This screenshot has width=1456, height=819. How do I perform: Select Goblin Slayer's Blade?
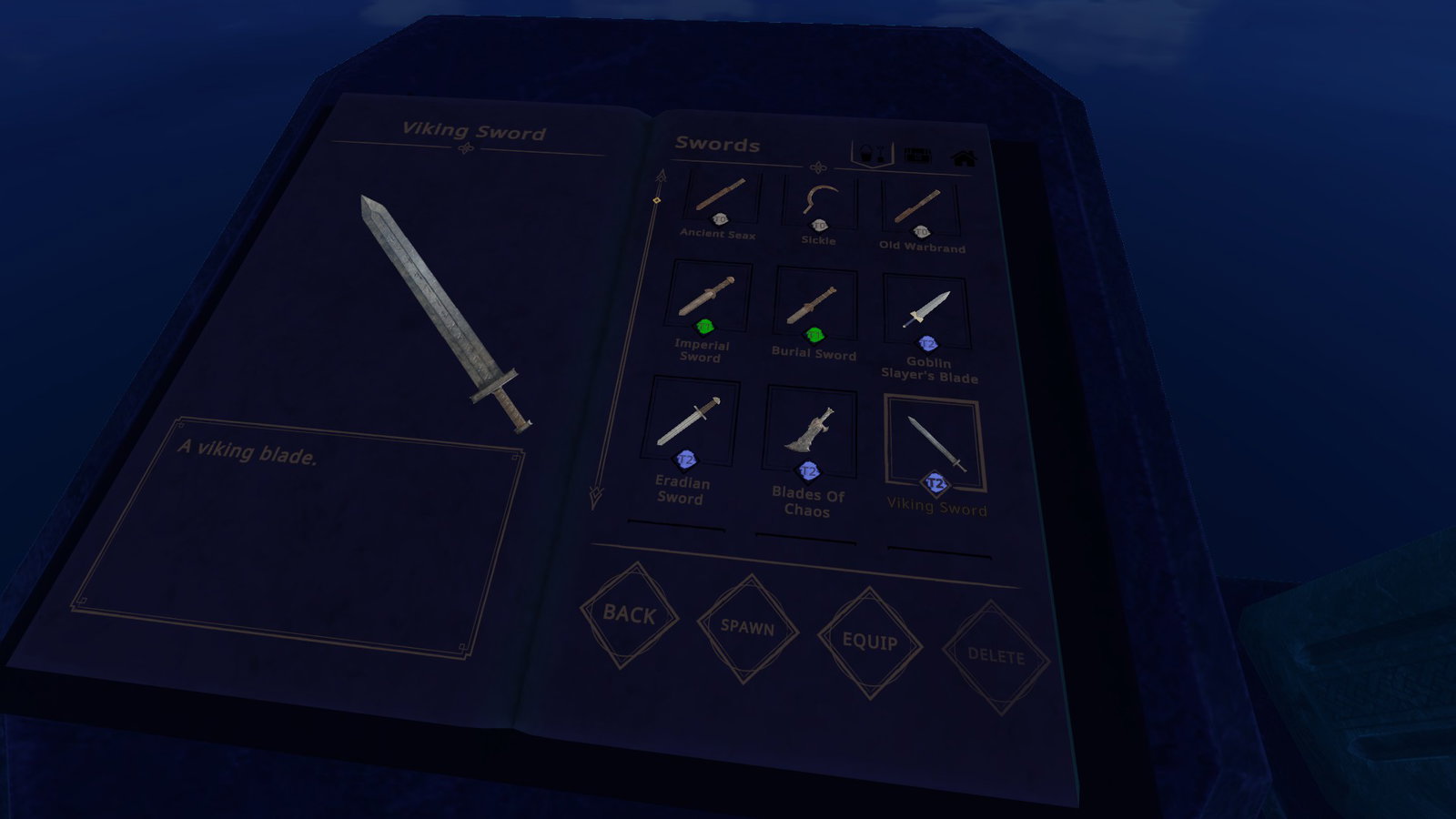[926, 314]
